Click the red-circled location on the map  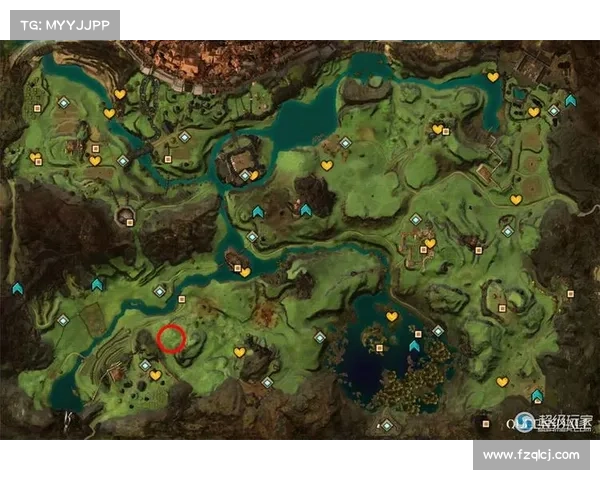(171, 339)
